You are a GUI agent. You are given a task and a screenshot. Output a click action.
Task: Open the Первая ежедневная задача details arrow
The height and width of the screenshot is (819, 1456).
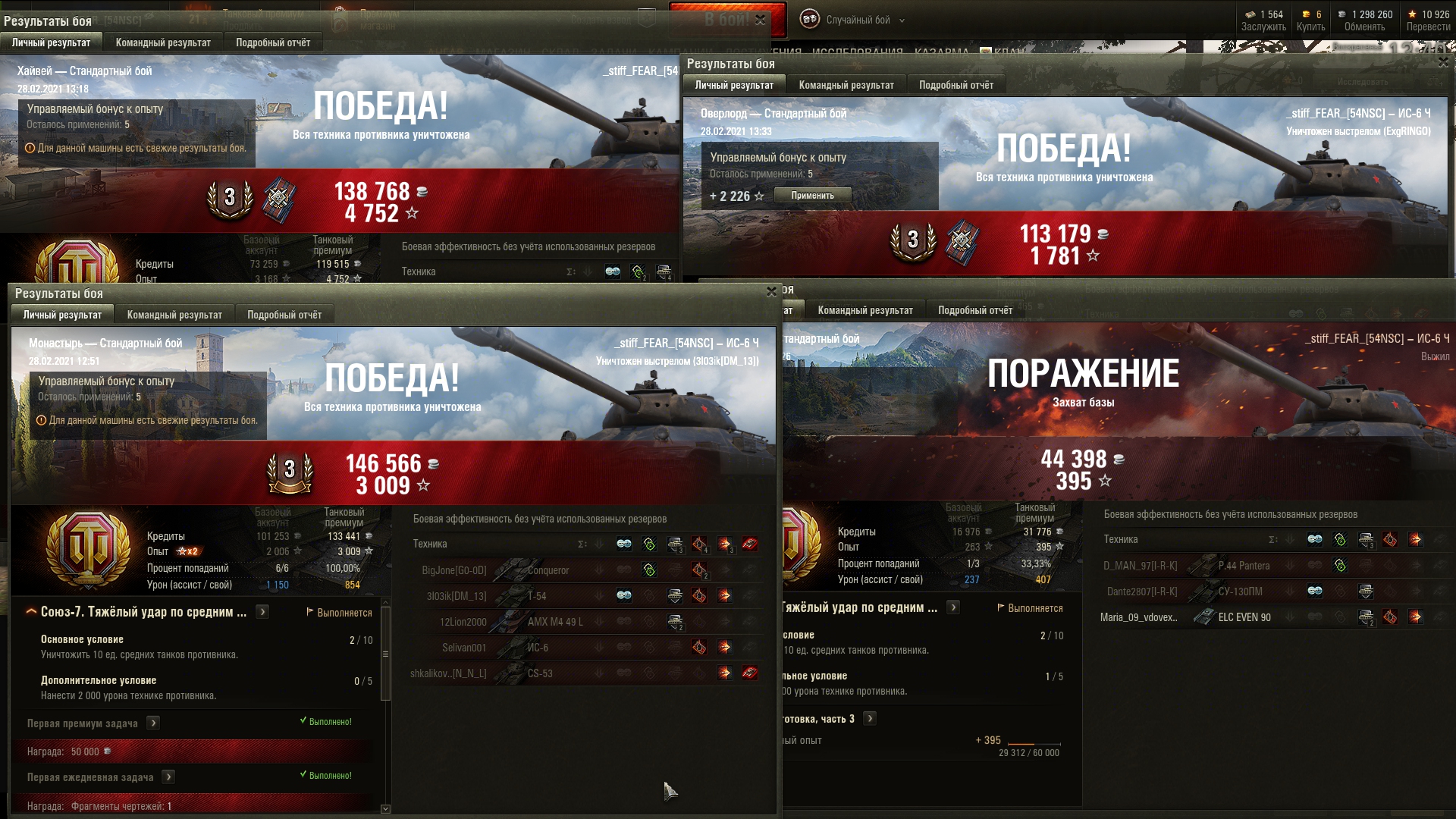(168, 777)
